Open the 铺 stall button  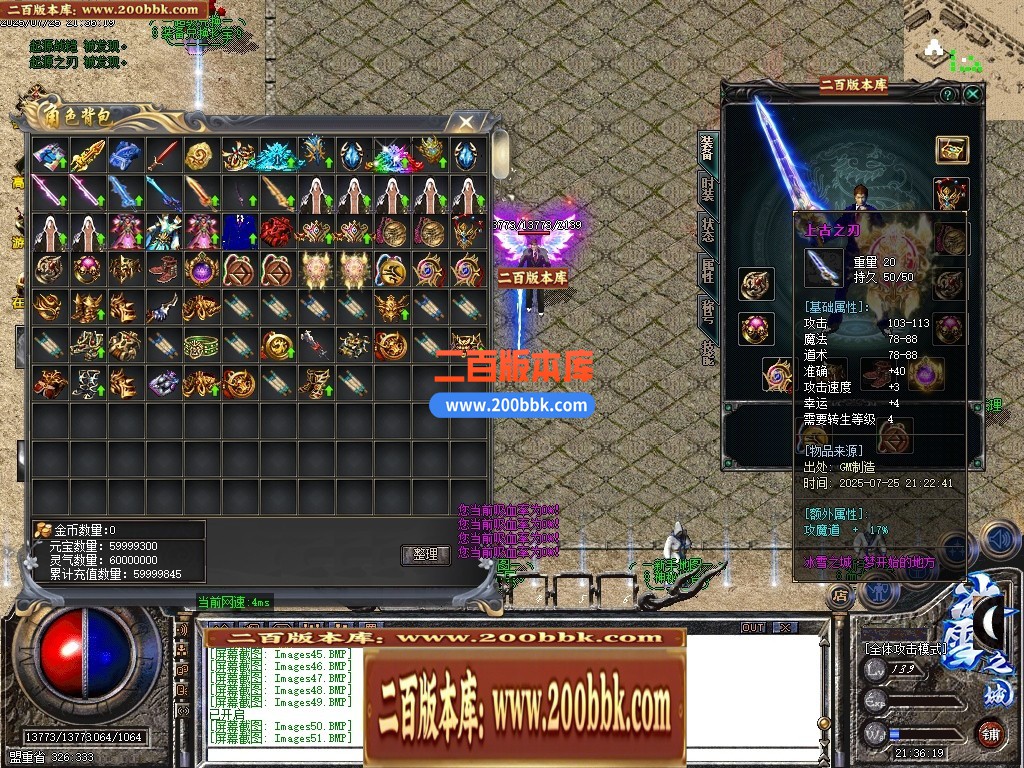990,733
